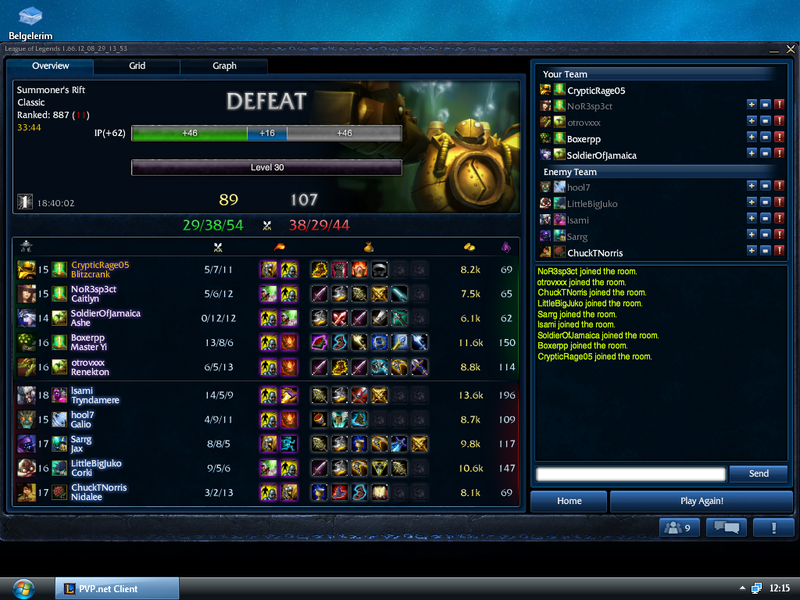Open the Graph tab
Screen dimensions: 800x600
point(224,66)
